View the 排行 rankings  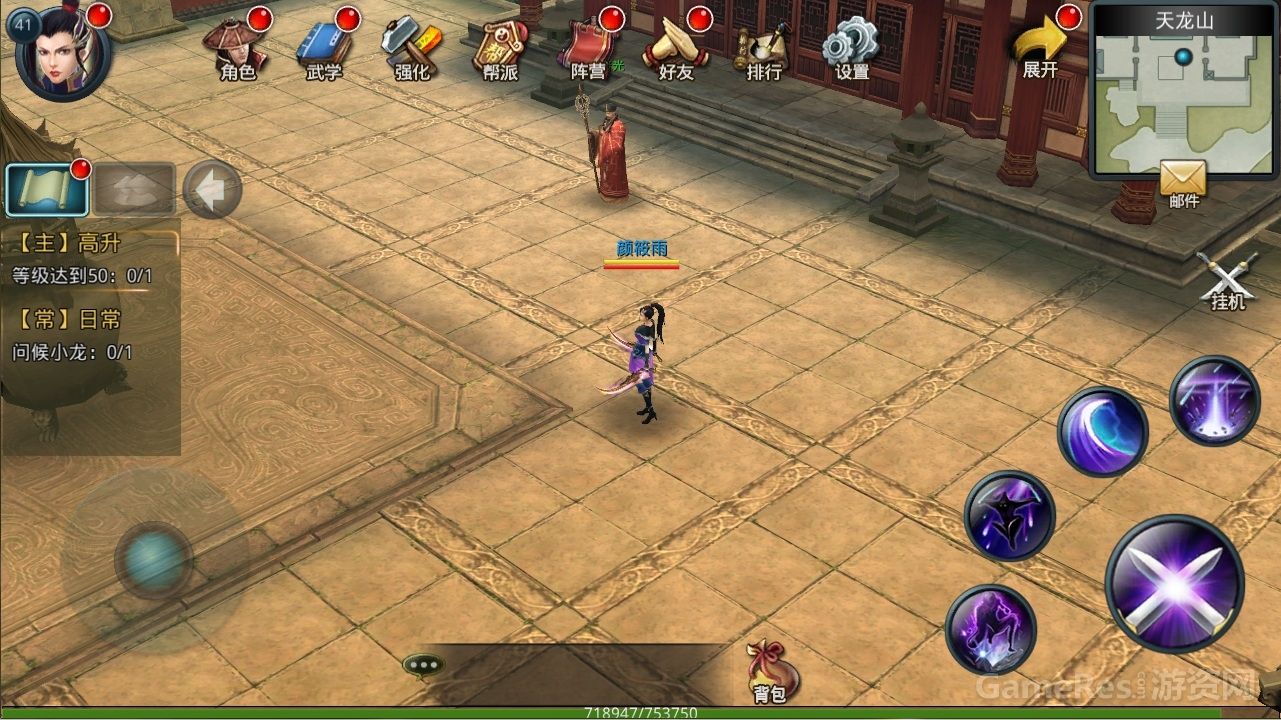click(x=763, y=48)
